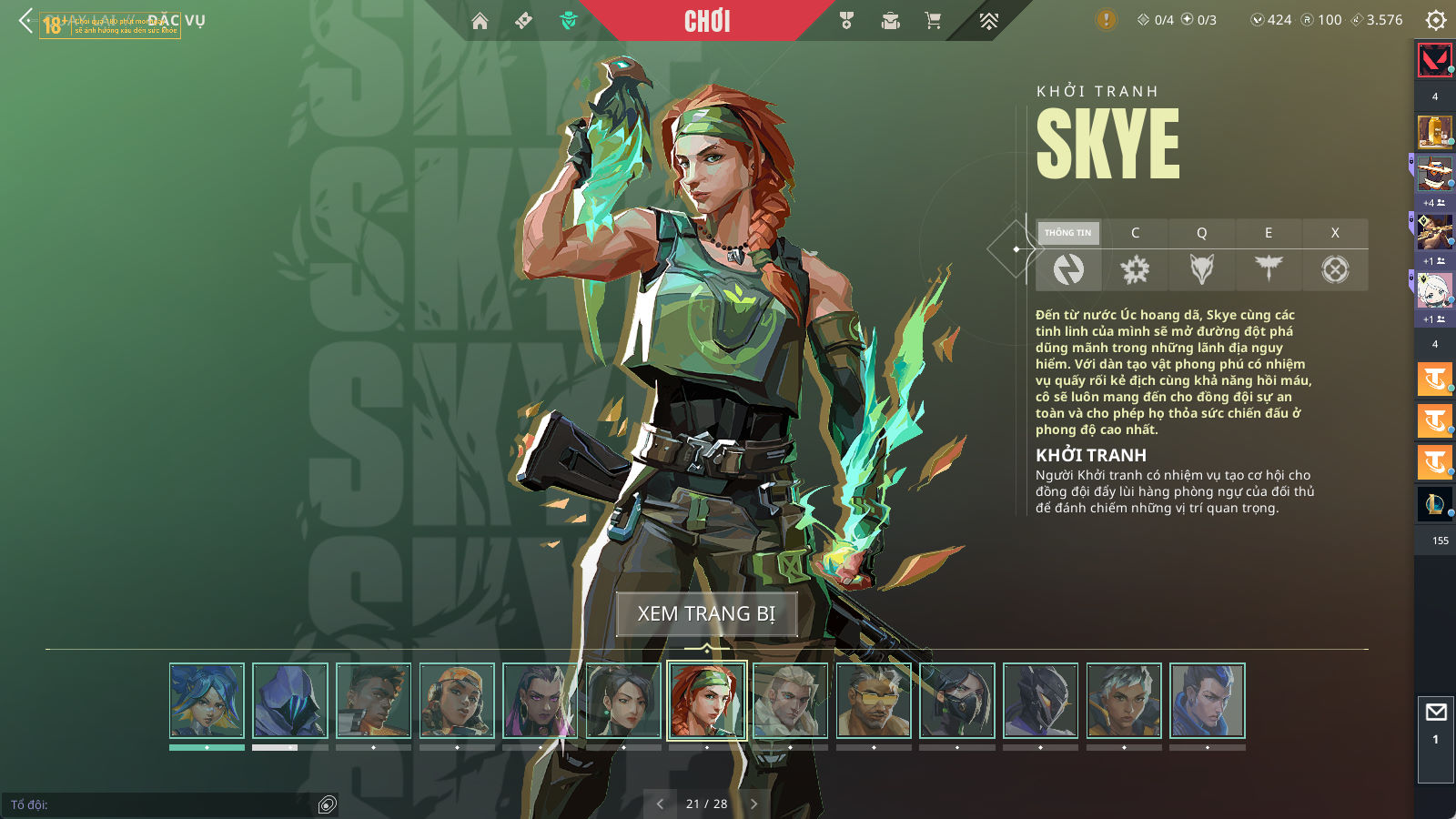Click the Tổ đội party chat field
Viewport: 1456px width, 819px height.
tap(159, 804)
